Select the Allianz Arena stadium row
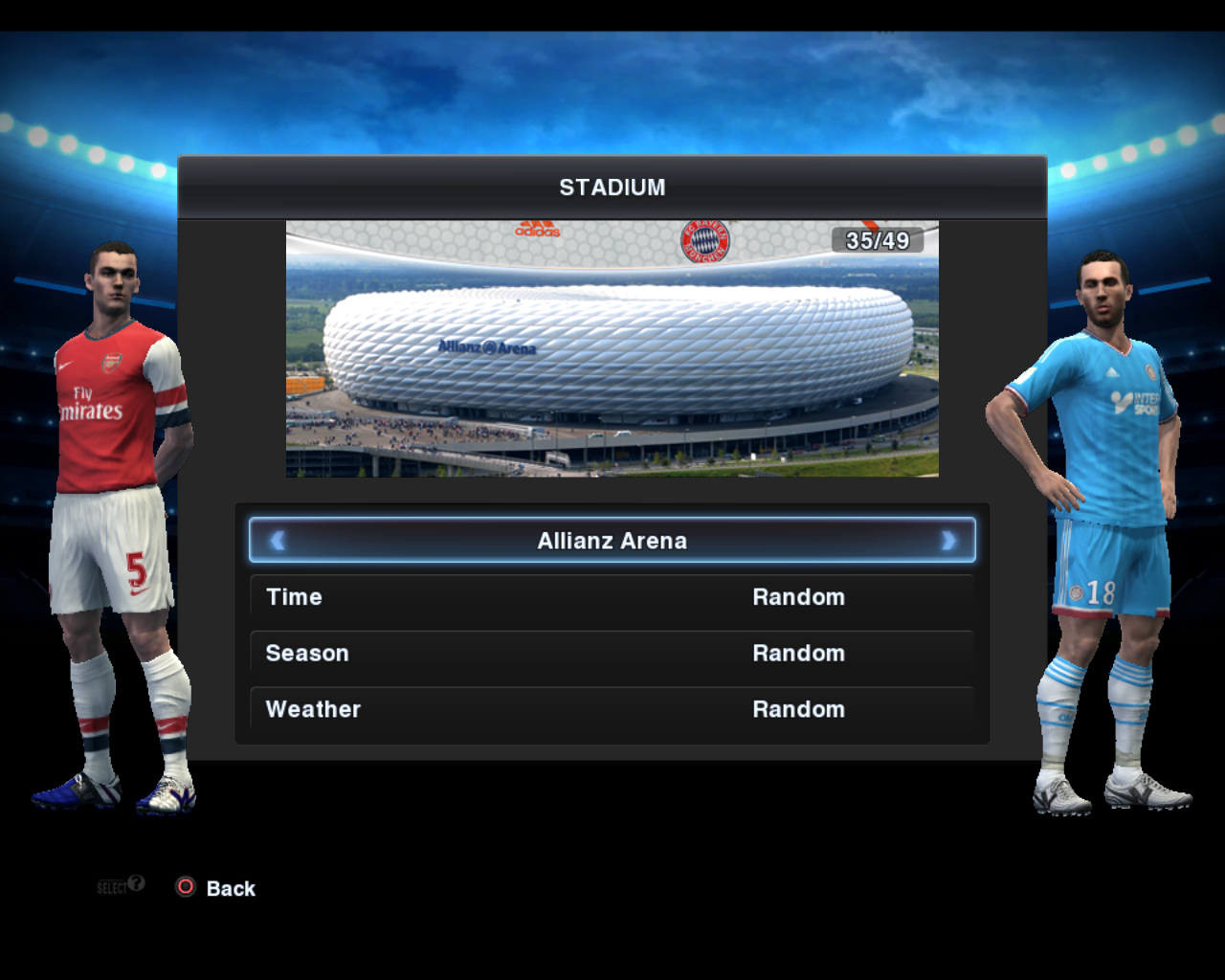The width and height of the screenshot is (1225, 980). [612, 541]
